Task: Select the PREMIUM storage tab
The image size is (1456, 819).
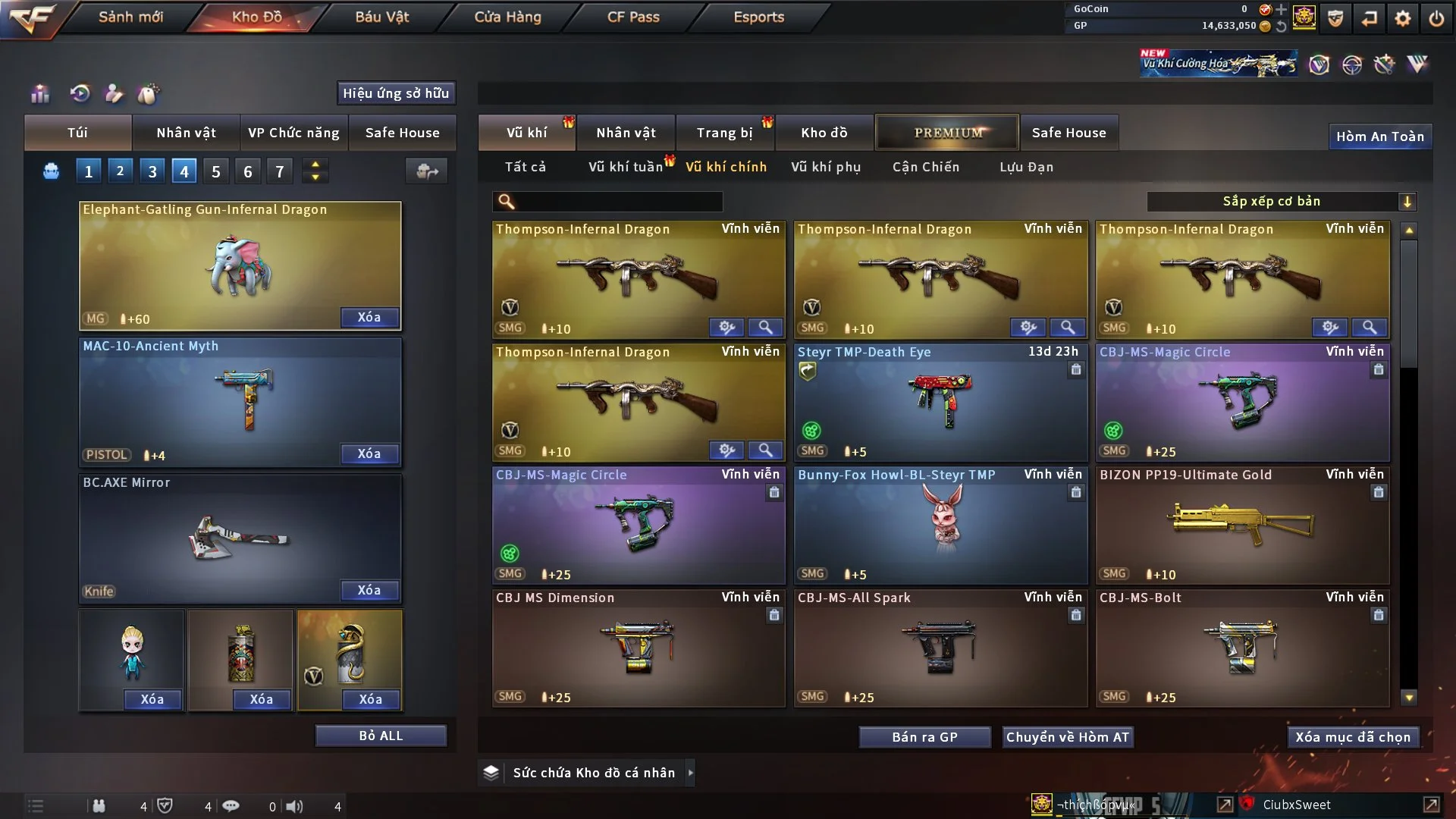Action: tap(948, 133)
